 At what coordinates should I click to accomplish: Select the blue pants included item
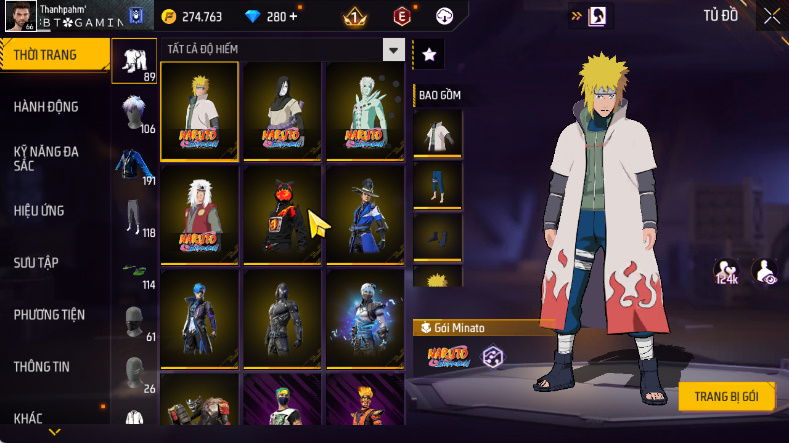click(438, 185)
